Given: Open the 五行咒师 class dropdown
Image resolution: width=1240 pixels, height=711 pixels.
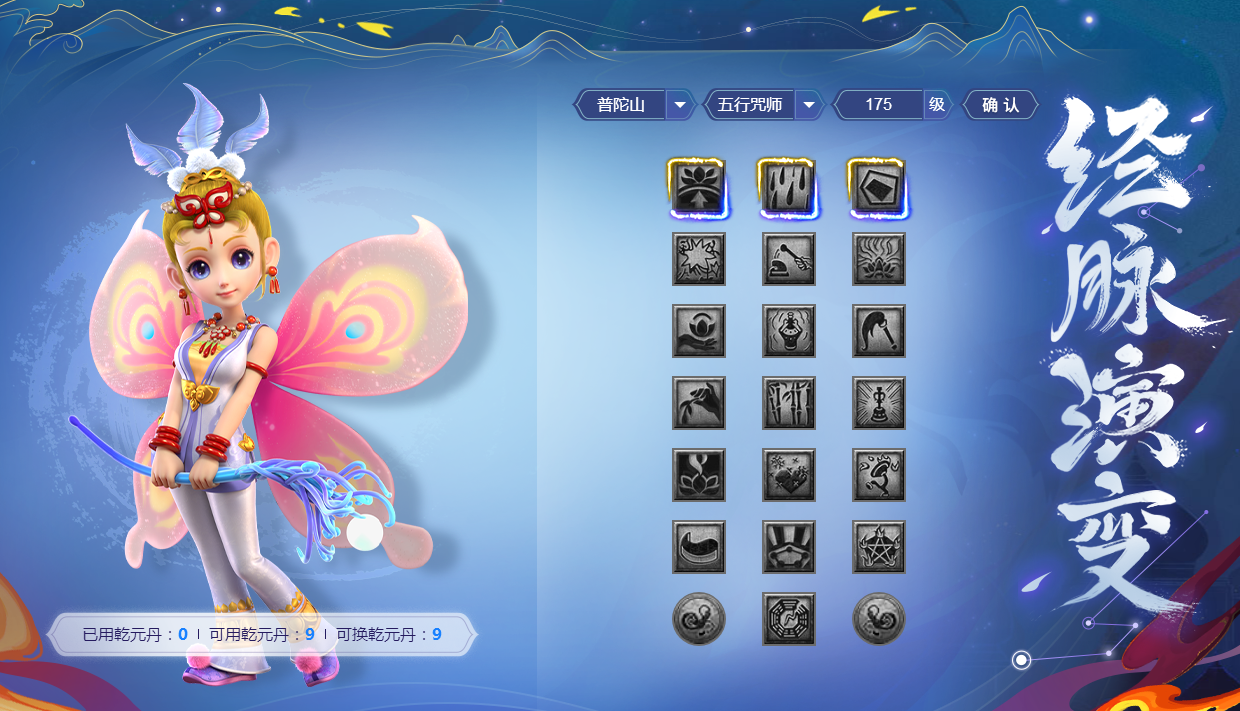Looking at the screenshot, I should point(809,105).
